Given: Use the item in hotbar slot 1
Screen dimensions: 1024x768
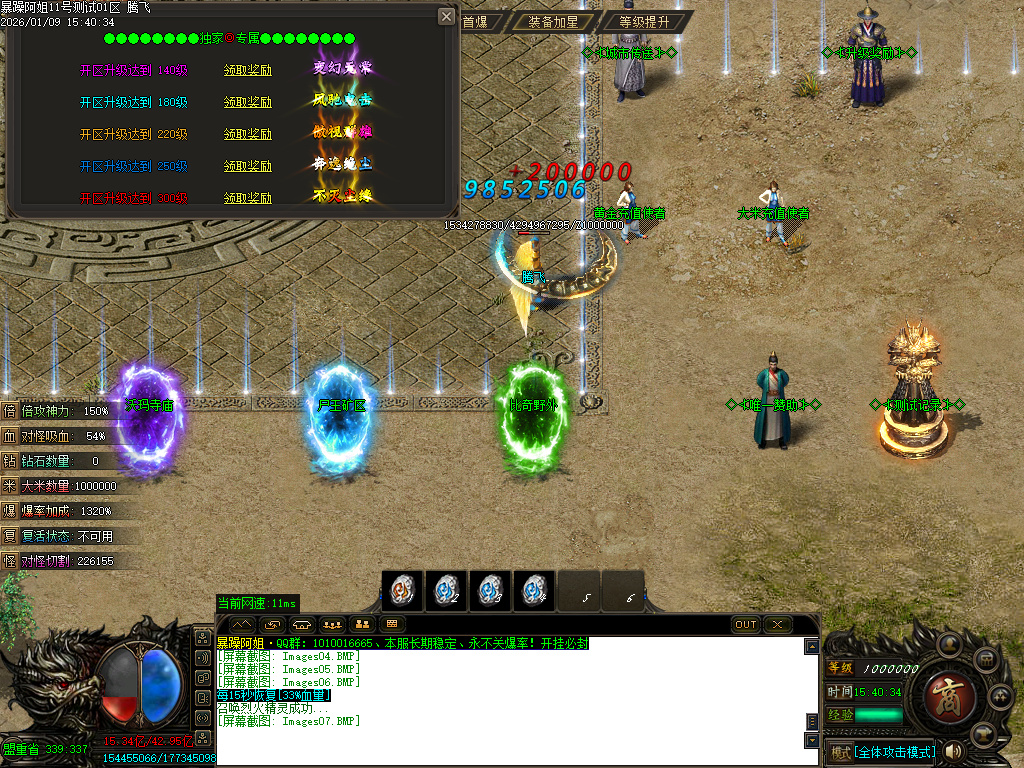Looking at the screenshot, I should click(x=402, y=591).
